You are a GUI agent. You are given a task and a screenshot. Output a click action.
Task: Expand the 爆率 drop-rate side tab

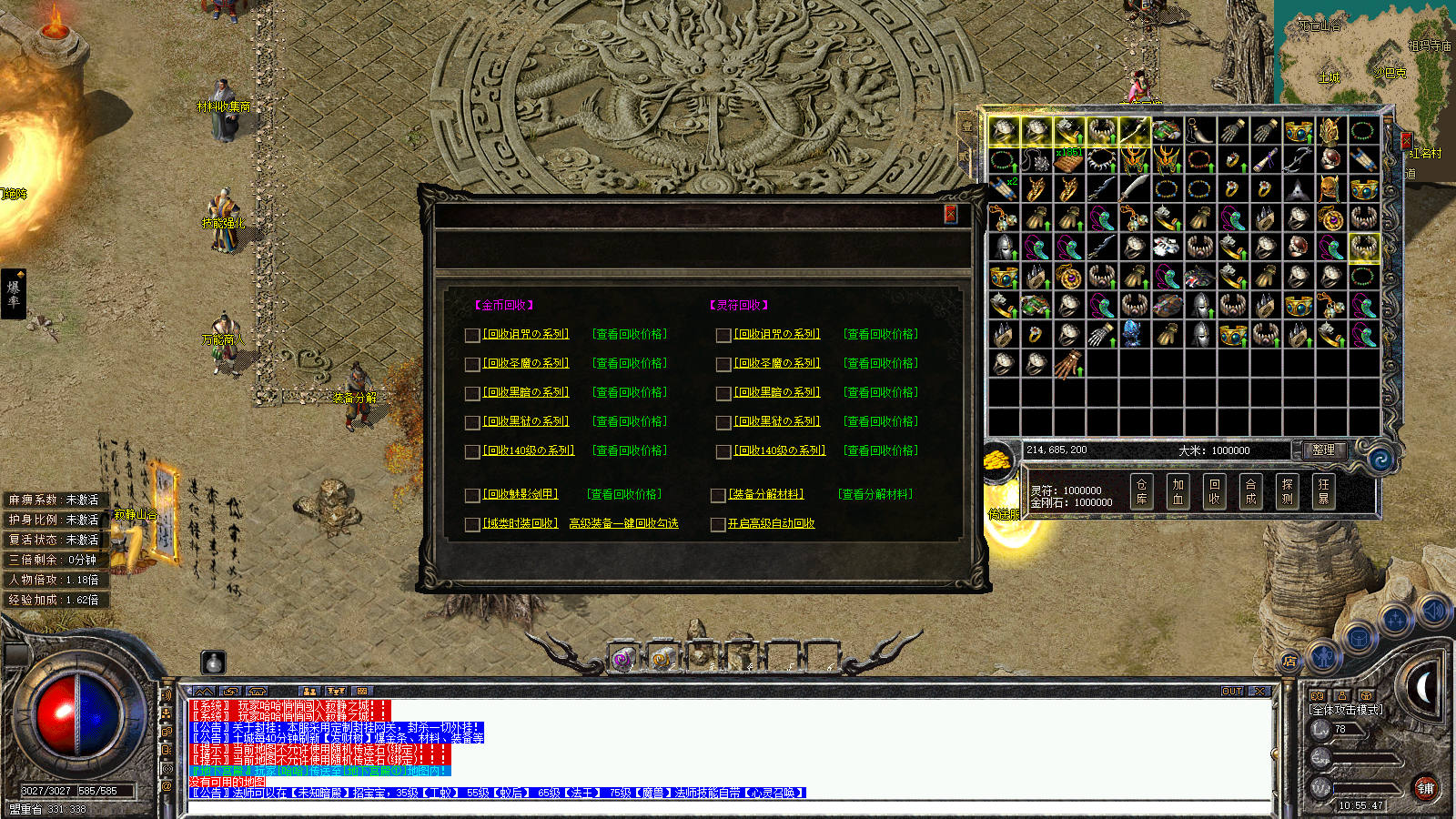click(x=14, y=293)
